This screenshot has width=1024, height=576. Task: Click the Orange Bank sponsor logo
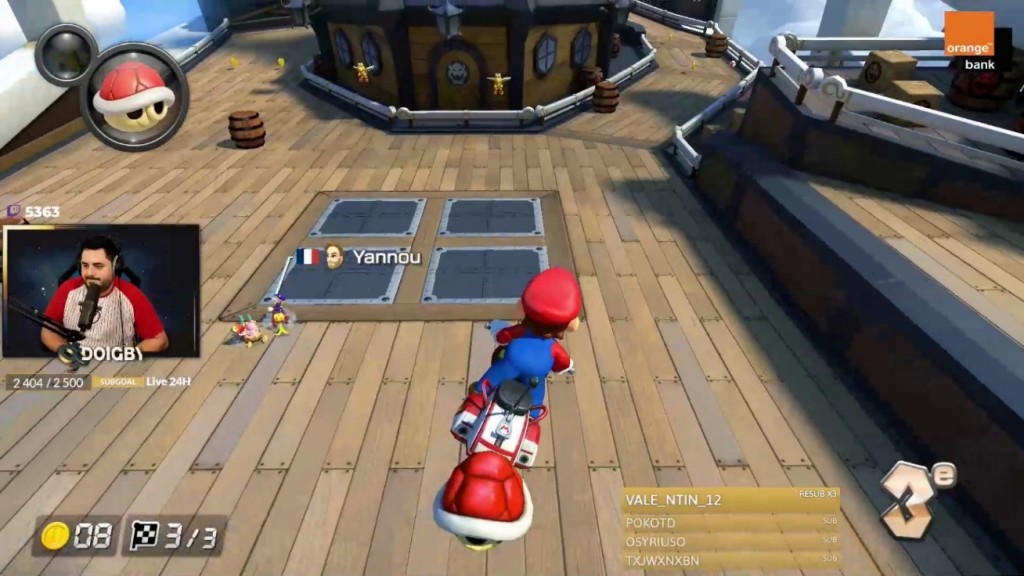pyautogui.click(x=969, y=41)
